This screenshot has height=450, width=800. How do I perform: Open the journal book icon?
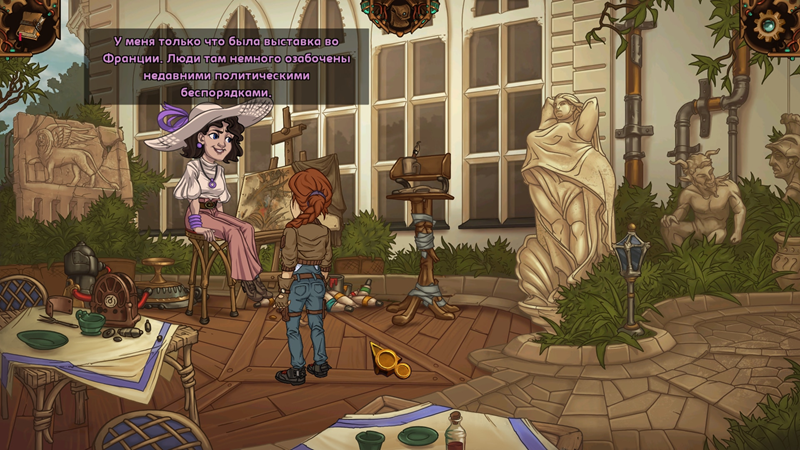24,23
